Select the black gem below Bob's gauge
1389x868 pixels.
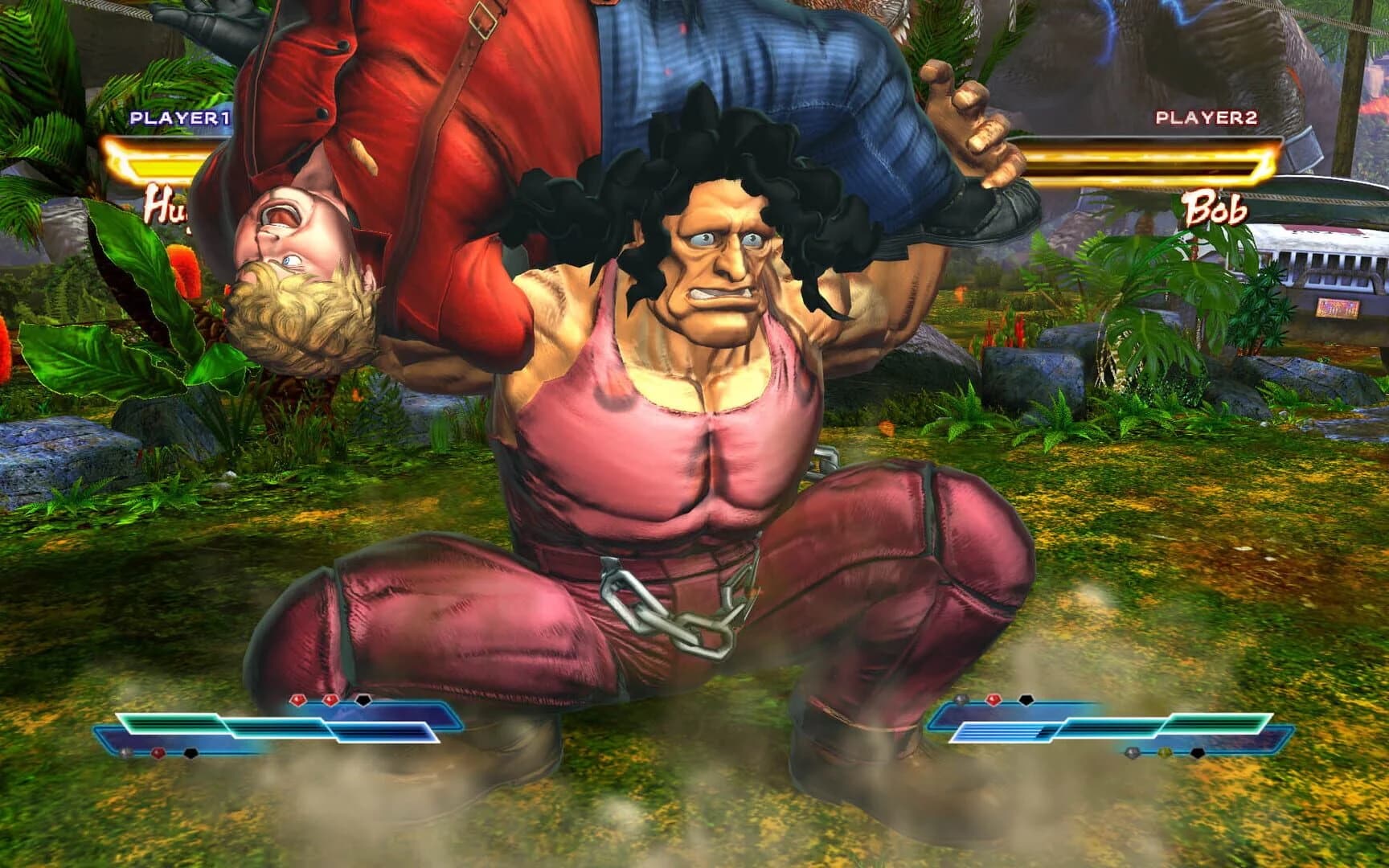(1197, 754)
